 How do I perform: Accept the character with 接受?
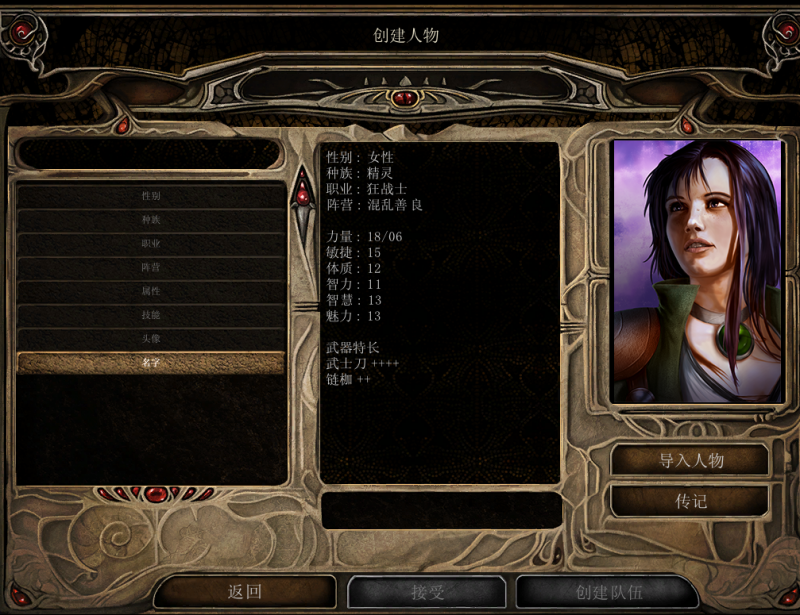pos(427,592)
